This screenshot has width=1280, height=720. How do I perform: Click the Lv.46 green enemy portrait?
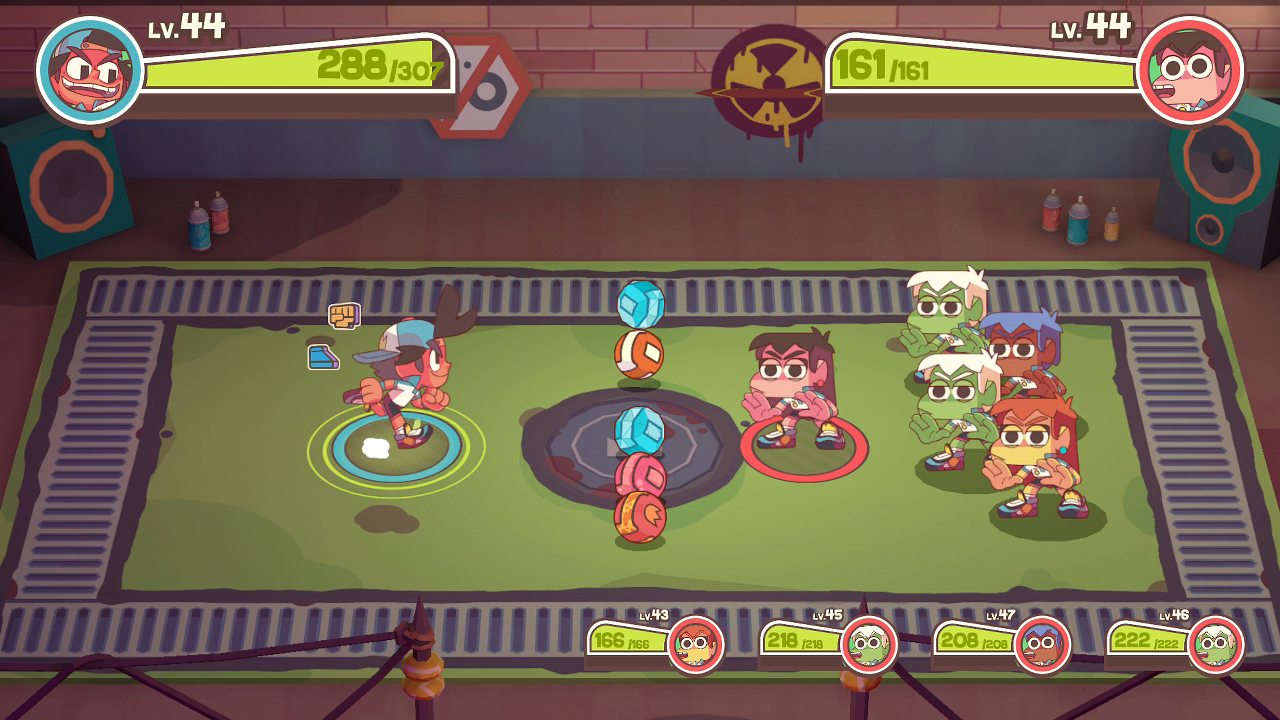[1216, 644]
